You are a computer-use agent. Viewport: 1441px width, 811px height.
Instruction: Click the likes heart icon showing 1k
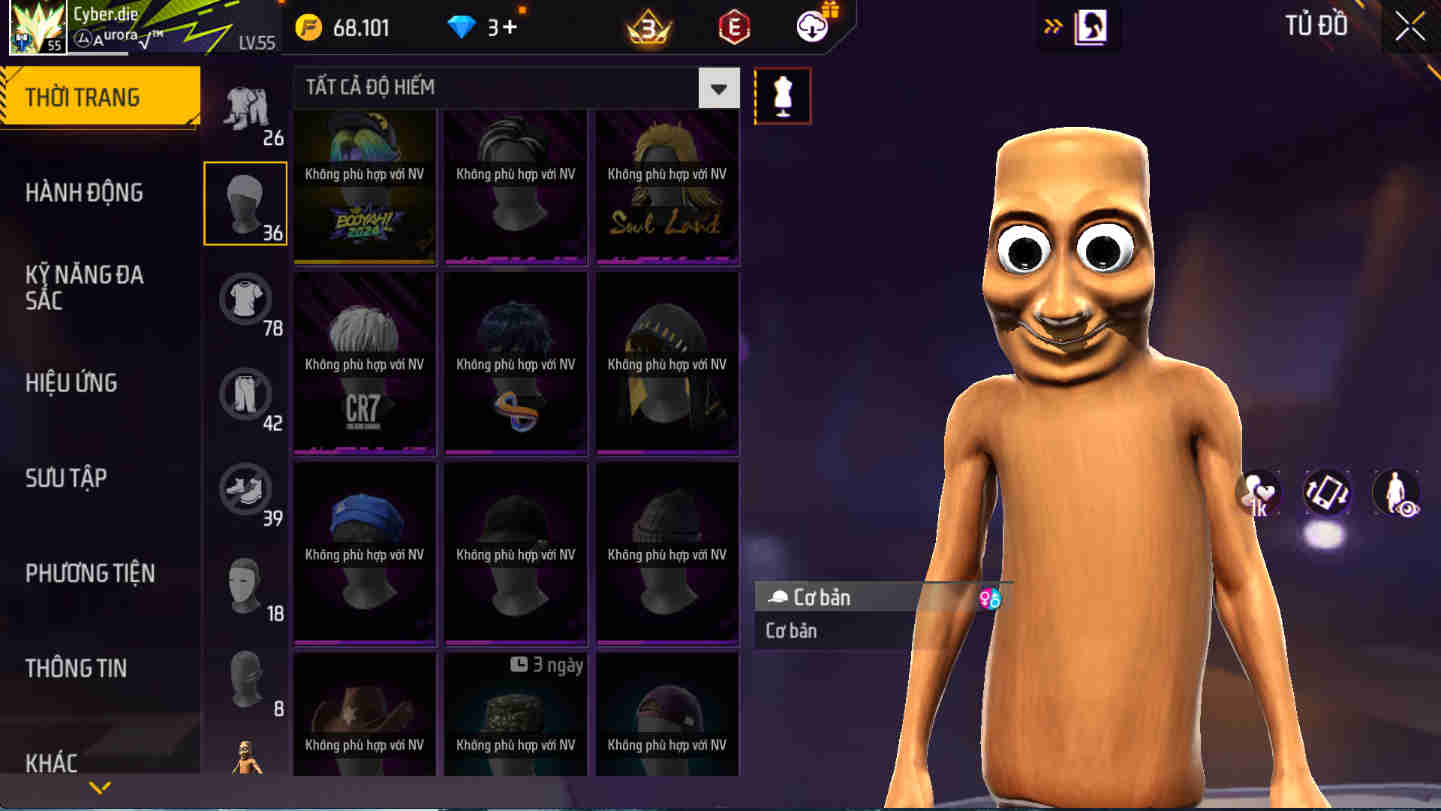(1257, 492)
